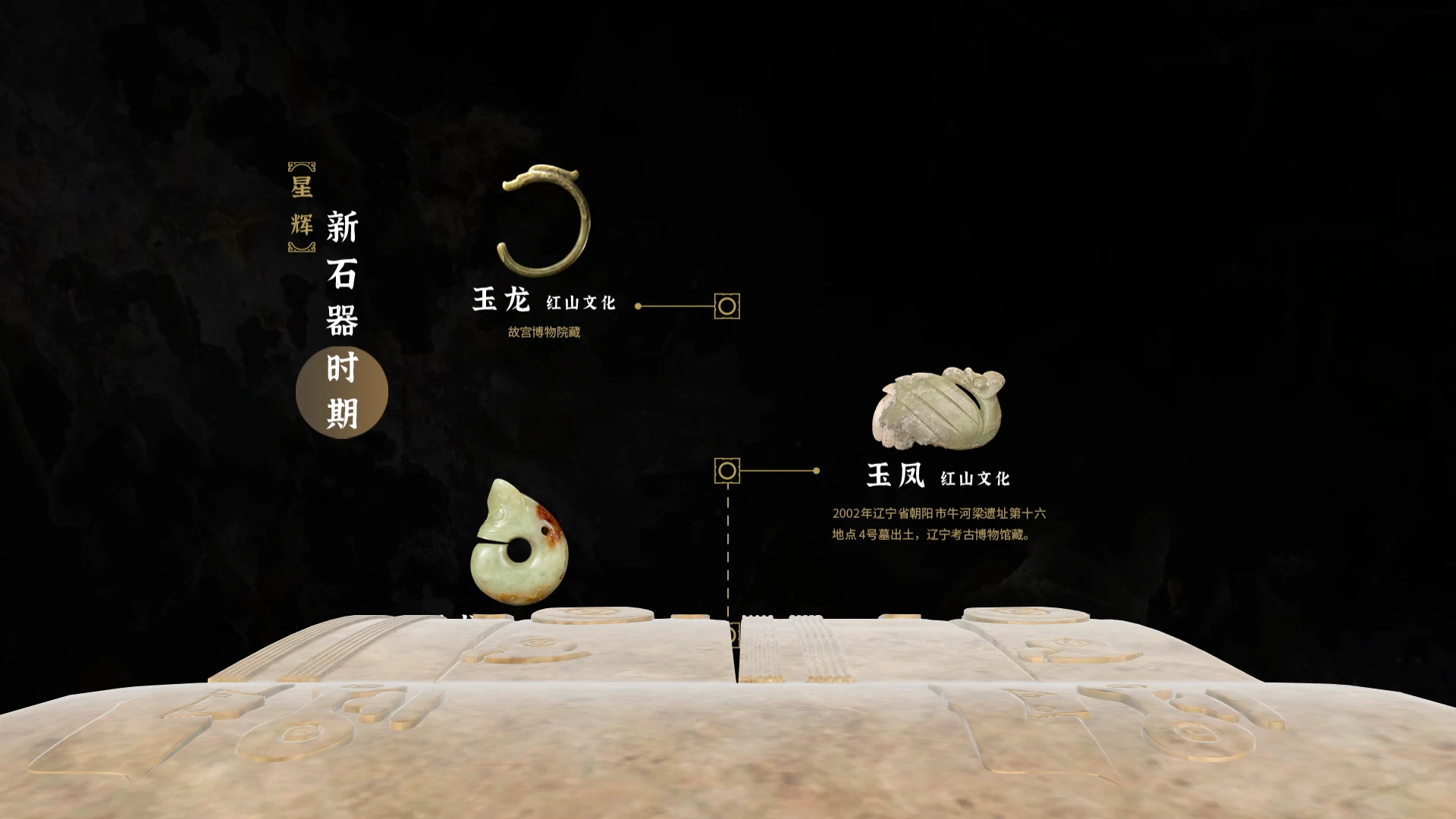Select the C-shaped jade dragon artifact image
Viewport: 1456px width, 819px height.
(x=543, y=220)
